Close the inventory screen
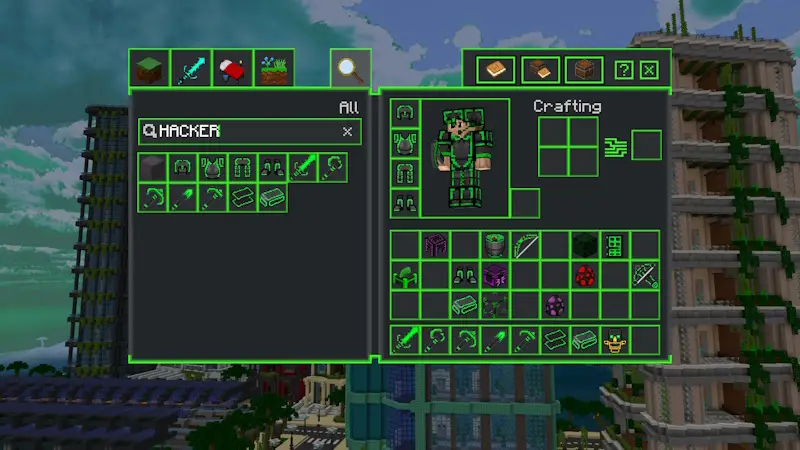This screenshot has height=450, width=800. coord(649,70)
